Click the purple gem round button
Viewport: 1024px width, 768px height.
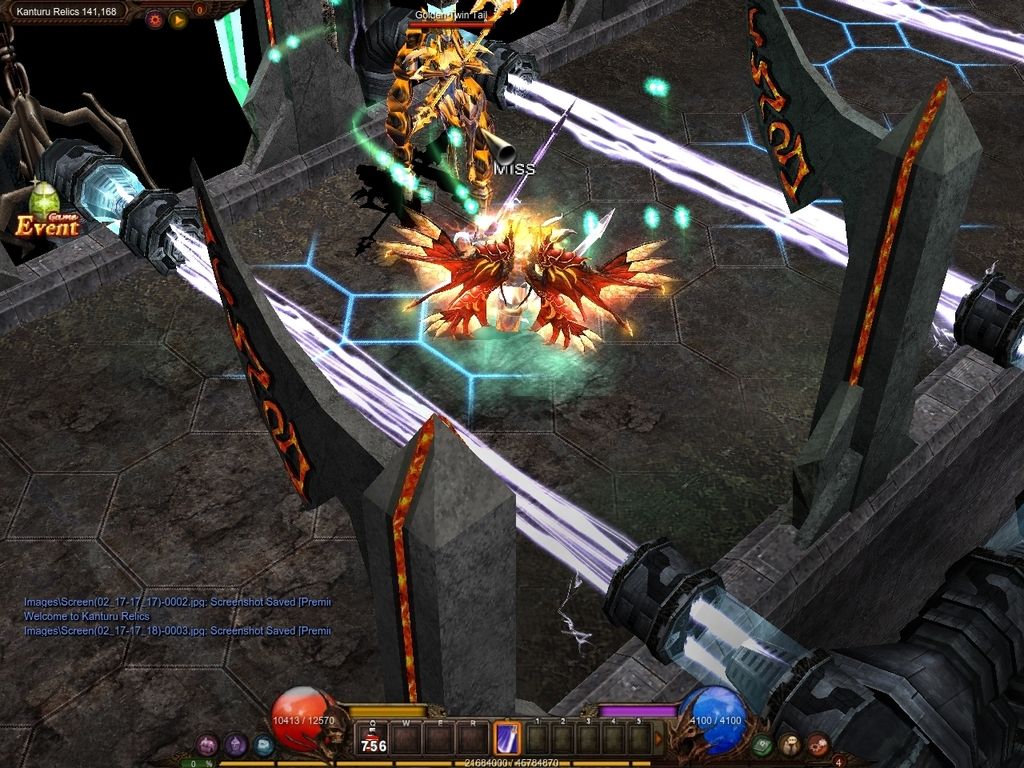tap(235, 744)
